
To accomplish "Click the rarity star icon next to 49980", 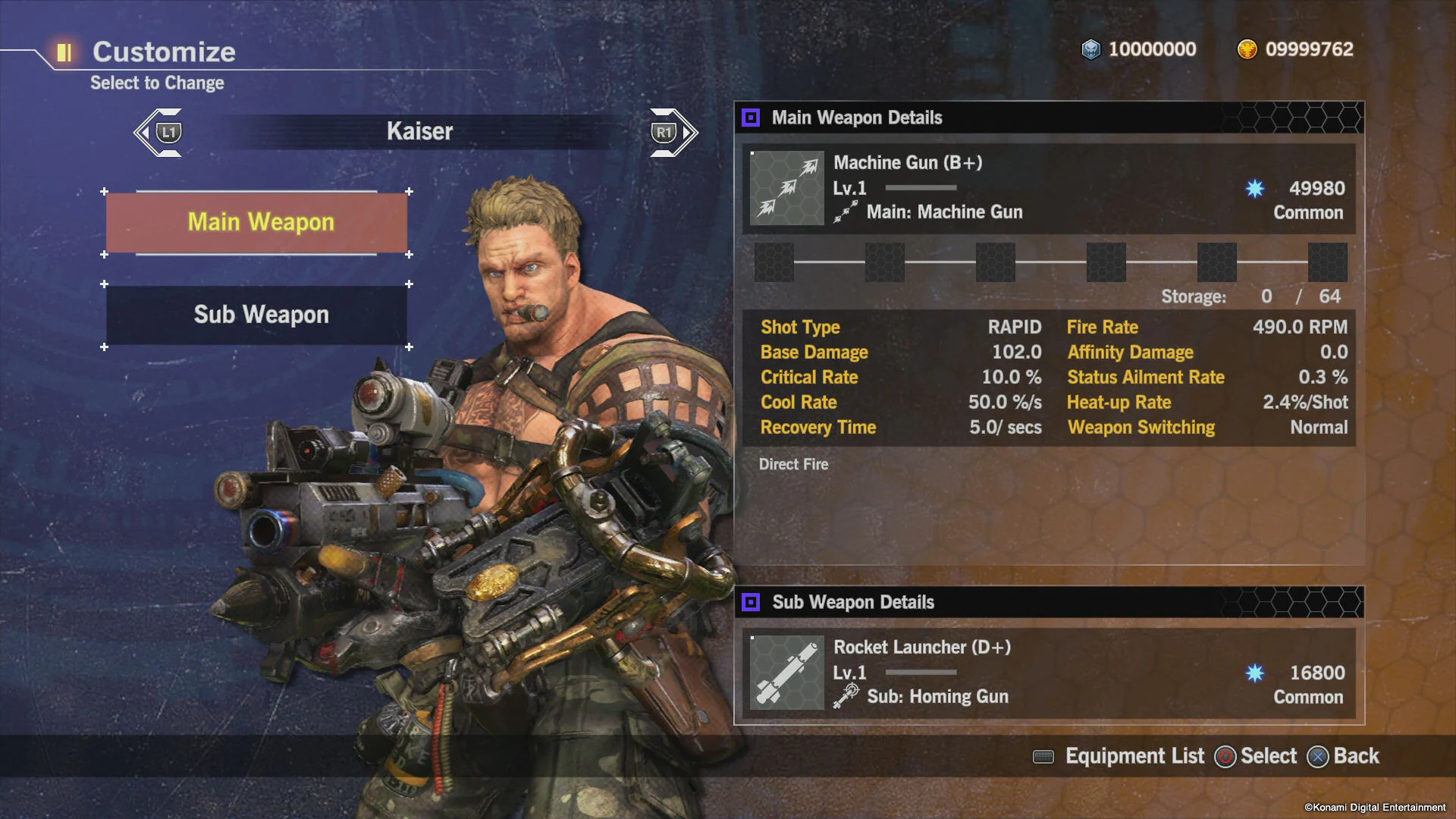I will 1255,188.
